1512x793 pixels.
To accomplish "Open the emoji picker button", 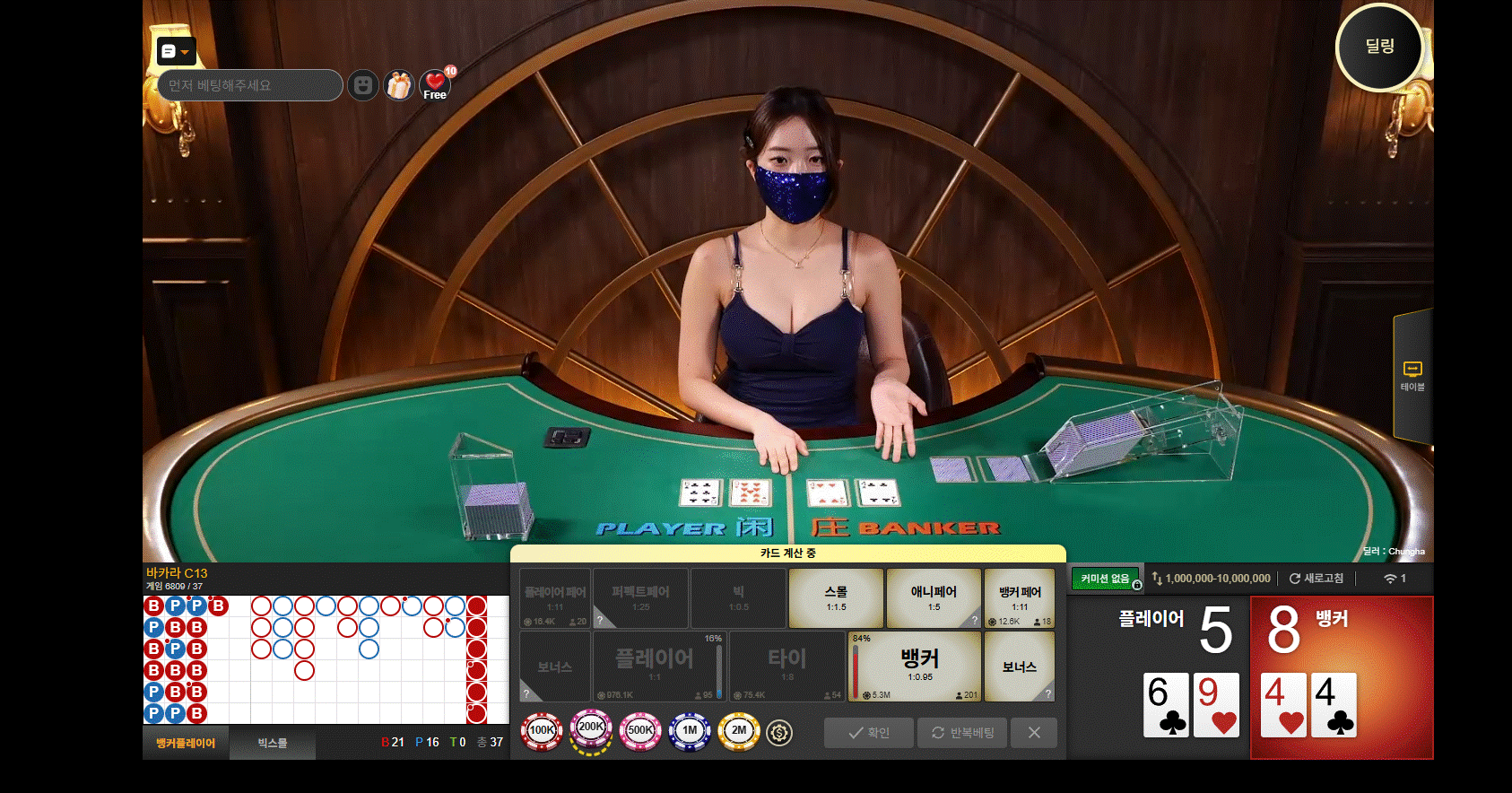I will [362, 85].
